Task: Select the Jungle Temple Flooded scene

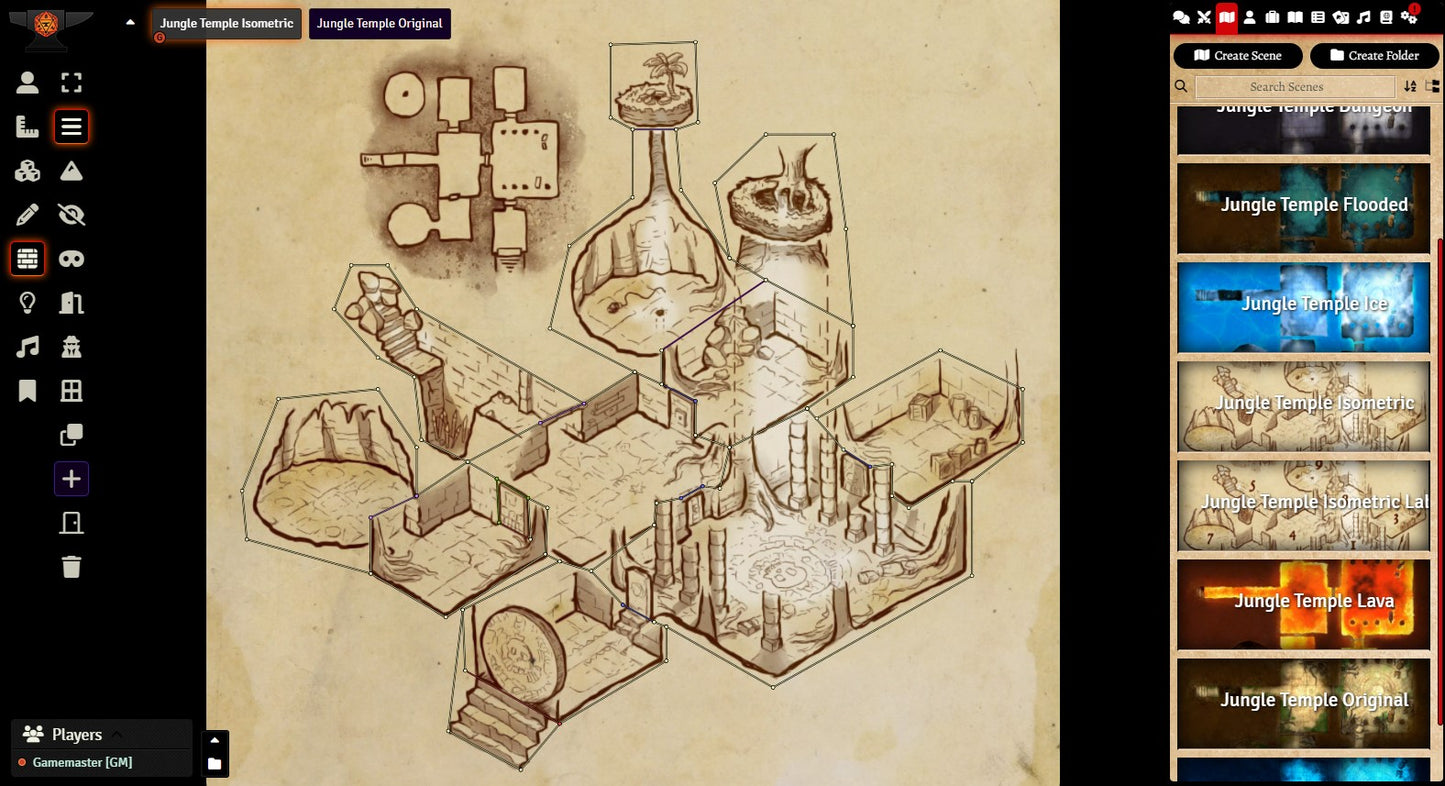Action: 1303,207
